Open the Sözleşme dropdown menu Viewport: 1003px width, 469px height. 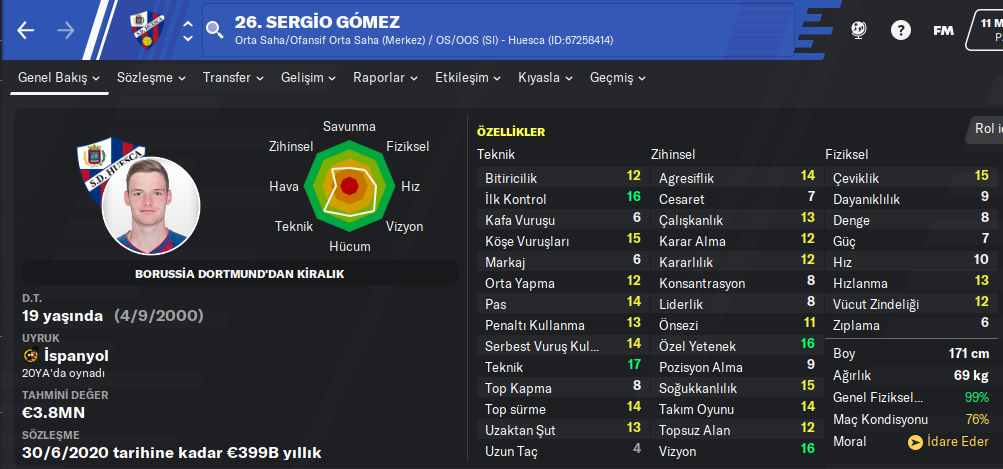pos(151,78)
